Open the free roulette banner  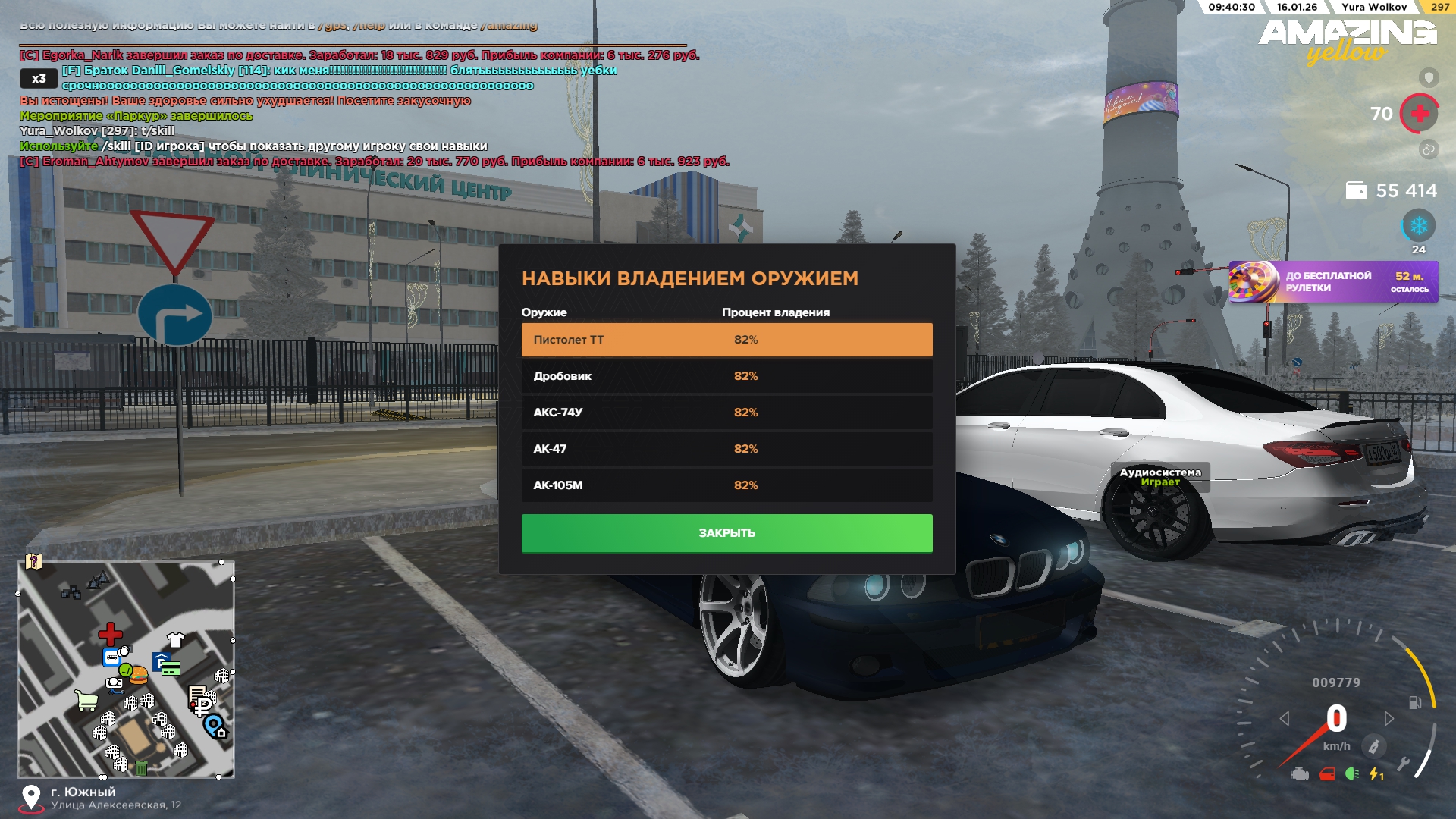pyautogui.click(x=1333, y=282)
